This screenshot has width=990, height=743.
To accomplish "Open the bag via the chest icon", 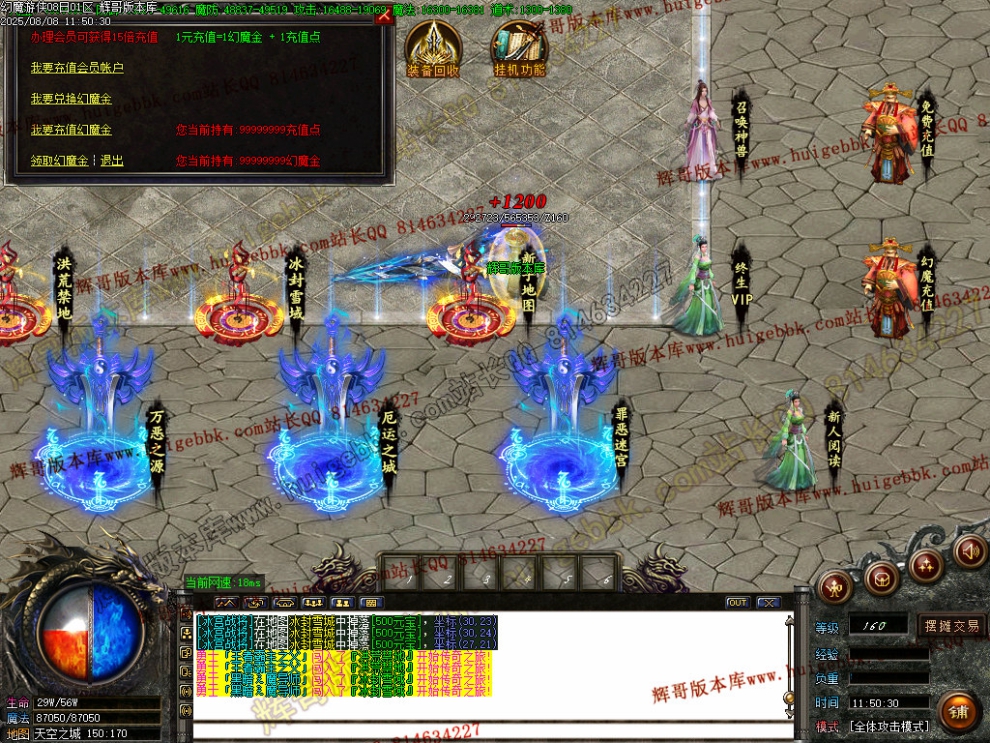I will (881, 578).
